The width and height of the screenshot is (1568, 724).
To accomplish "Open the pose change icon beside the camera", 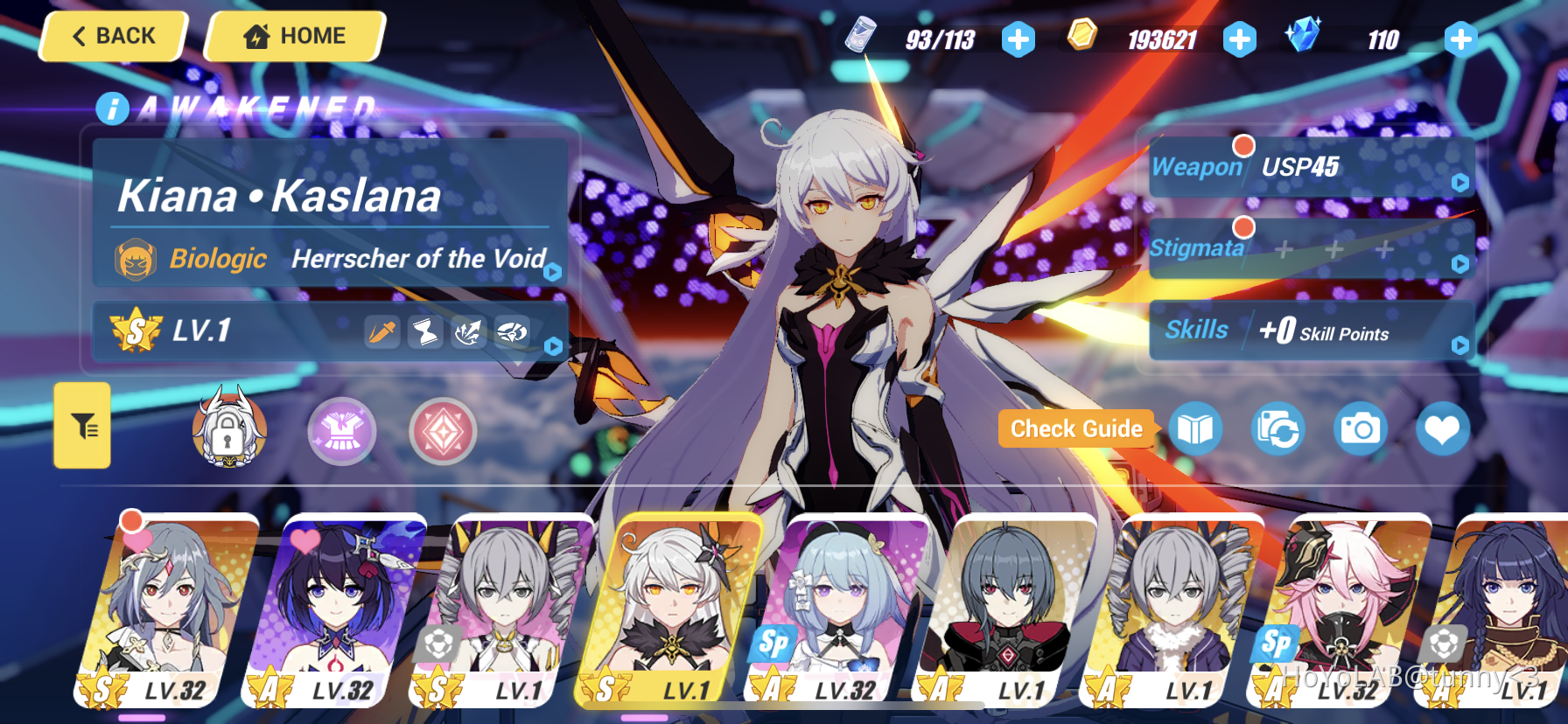I will pos(1277,429).
